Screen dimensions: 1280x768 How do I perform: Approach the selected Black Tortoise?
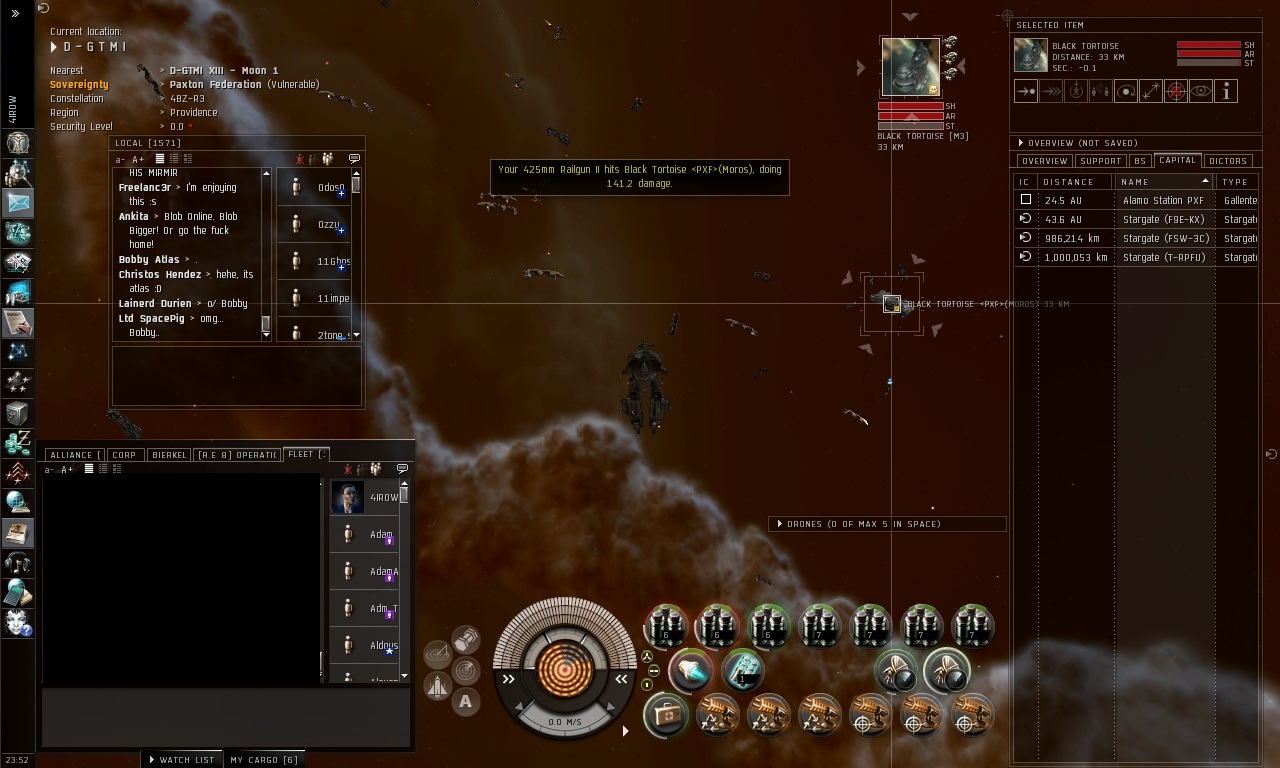(1026, 91)
